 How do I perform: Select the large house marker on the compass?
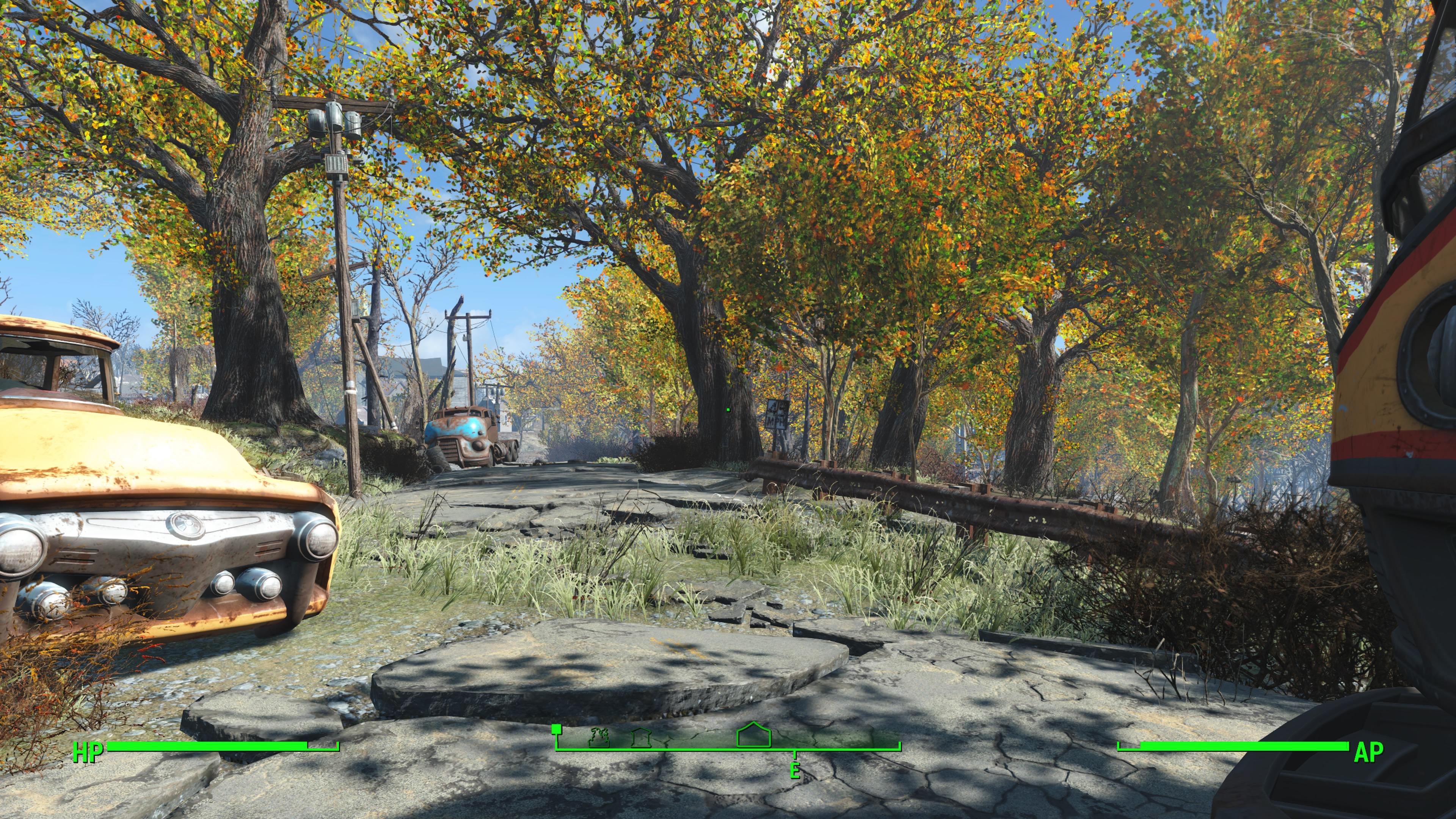[753, 735]
